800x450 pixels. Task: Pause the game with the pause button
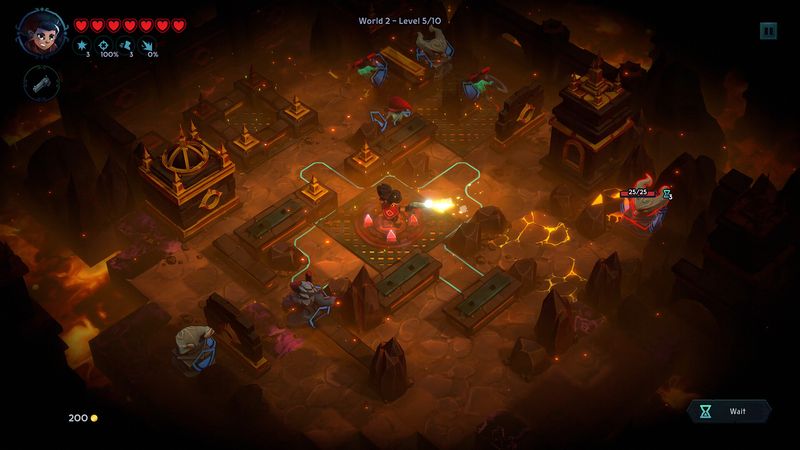coord(768,31)
